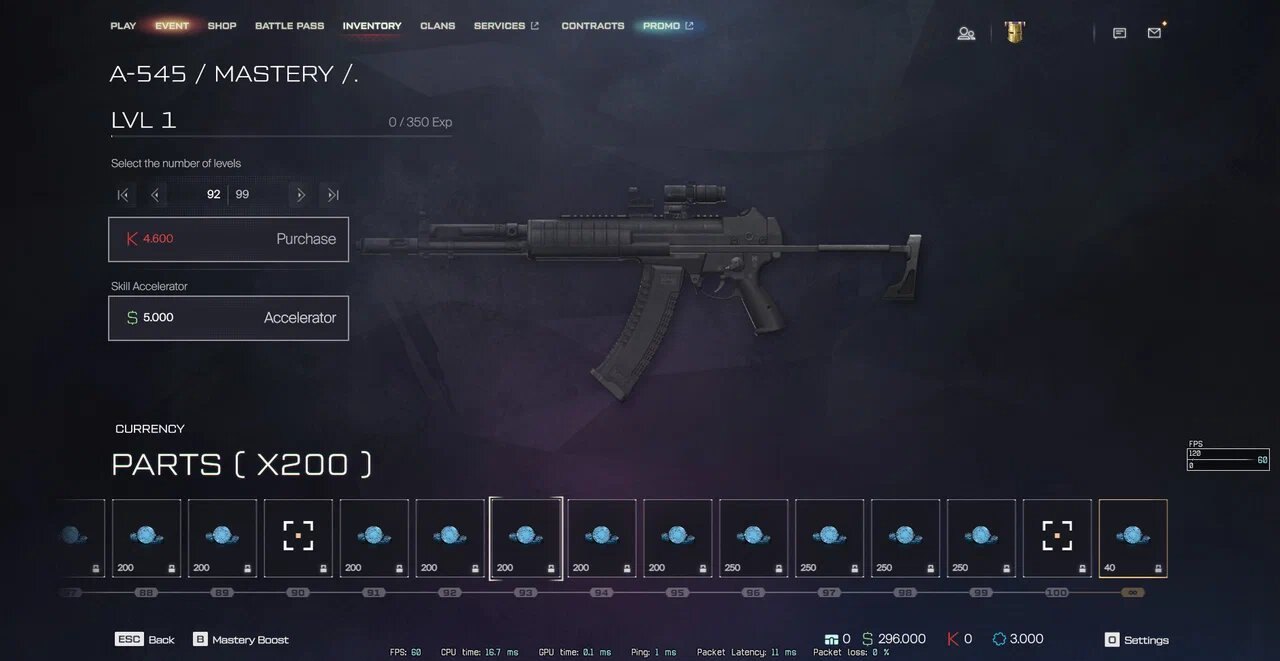Image resolution: width=1280 pixels, height=661 pixels.
Task: Open the Promo external link
Action: tap(668, 26)
